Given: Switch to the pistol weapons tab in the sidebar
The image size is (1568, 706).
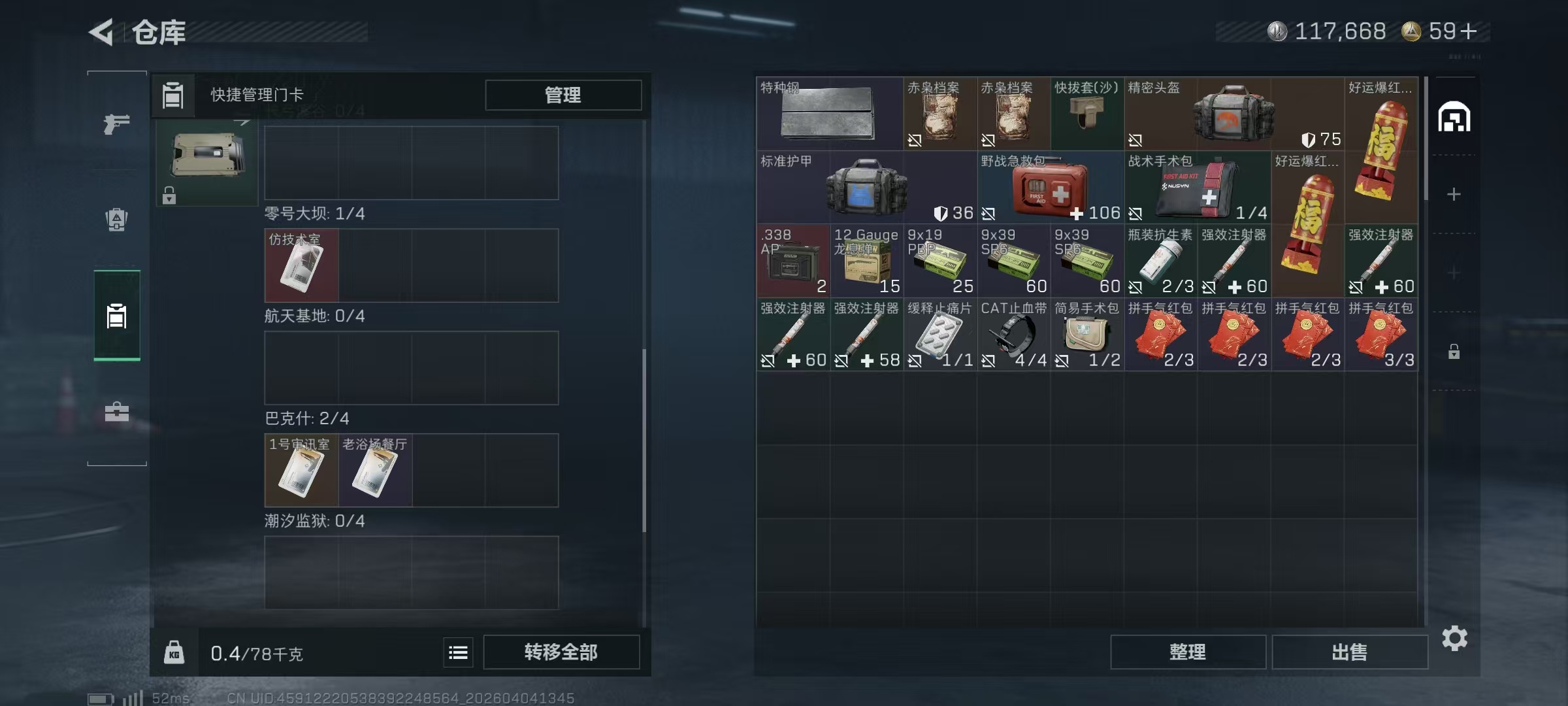Looking at the screenshot, I should point(116,122).
